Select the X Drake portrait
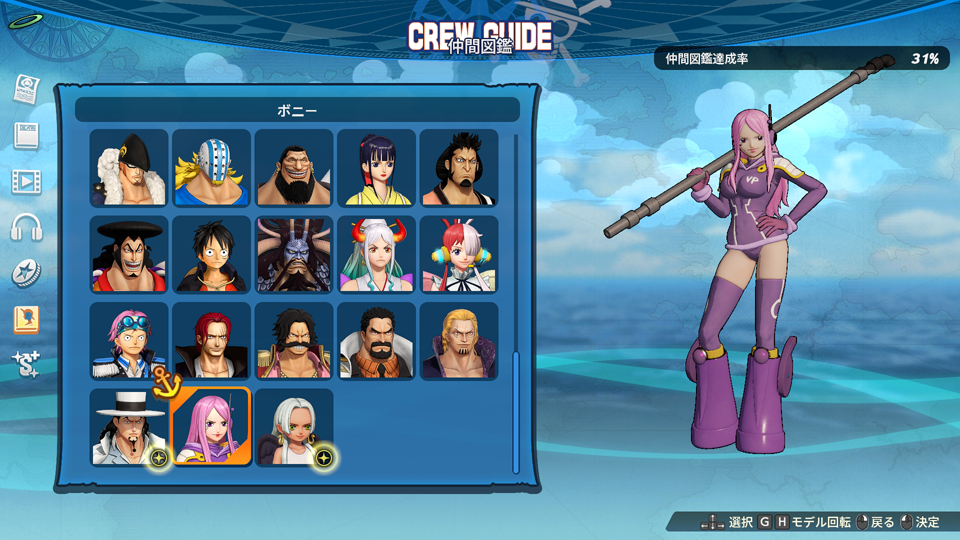Viewport: 960px width, 540px height. click(x=129, y=168)
